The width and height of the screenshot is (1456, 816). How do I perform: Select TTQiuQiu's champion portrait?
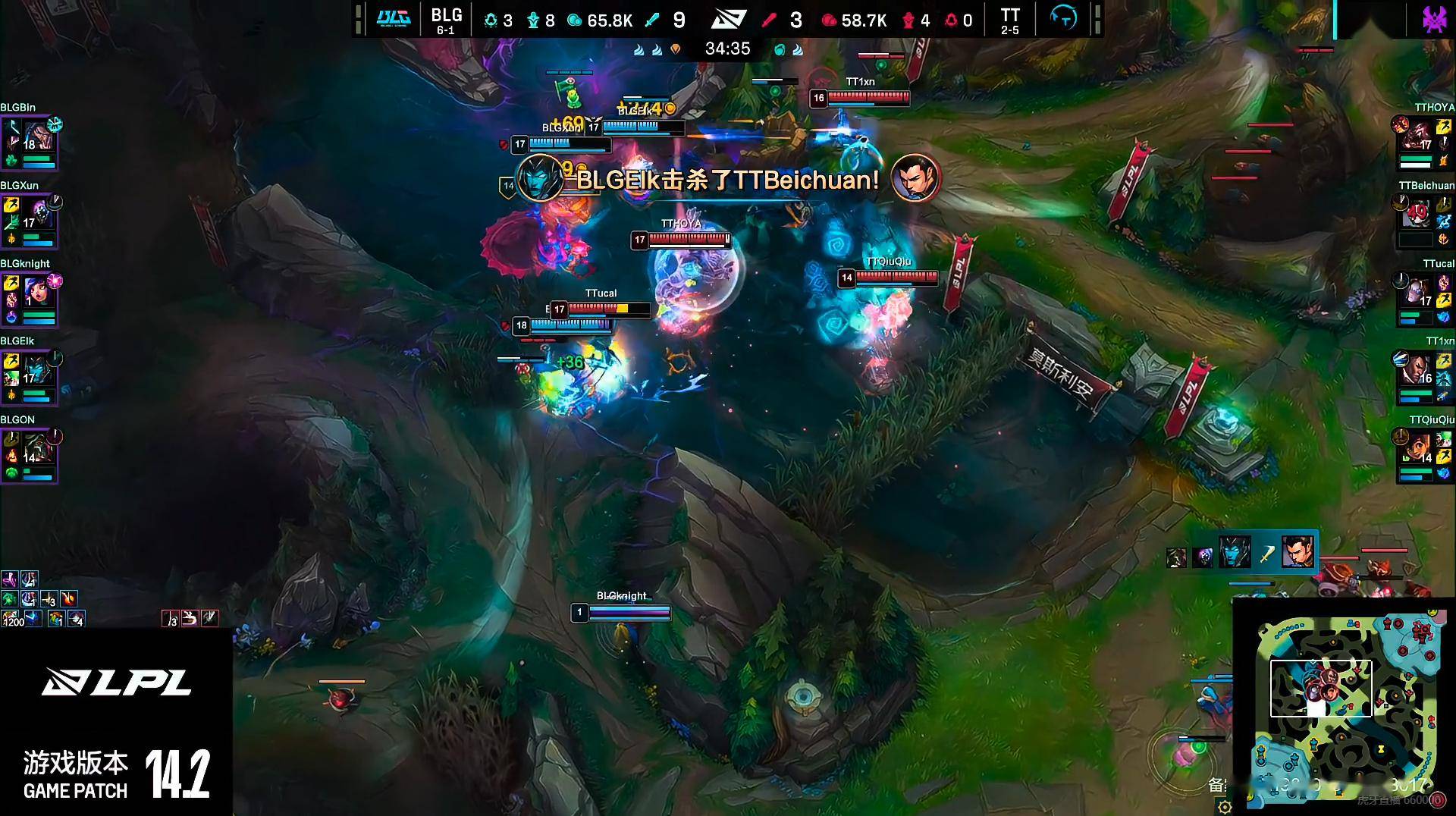tap(1415, 449)
